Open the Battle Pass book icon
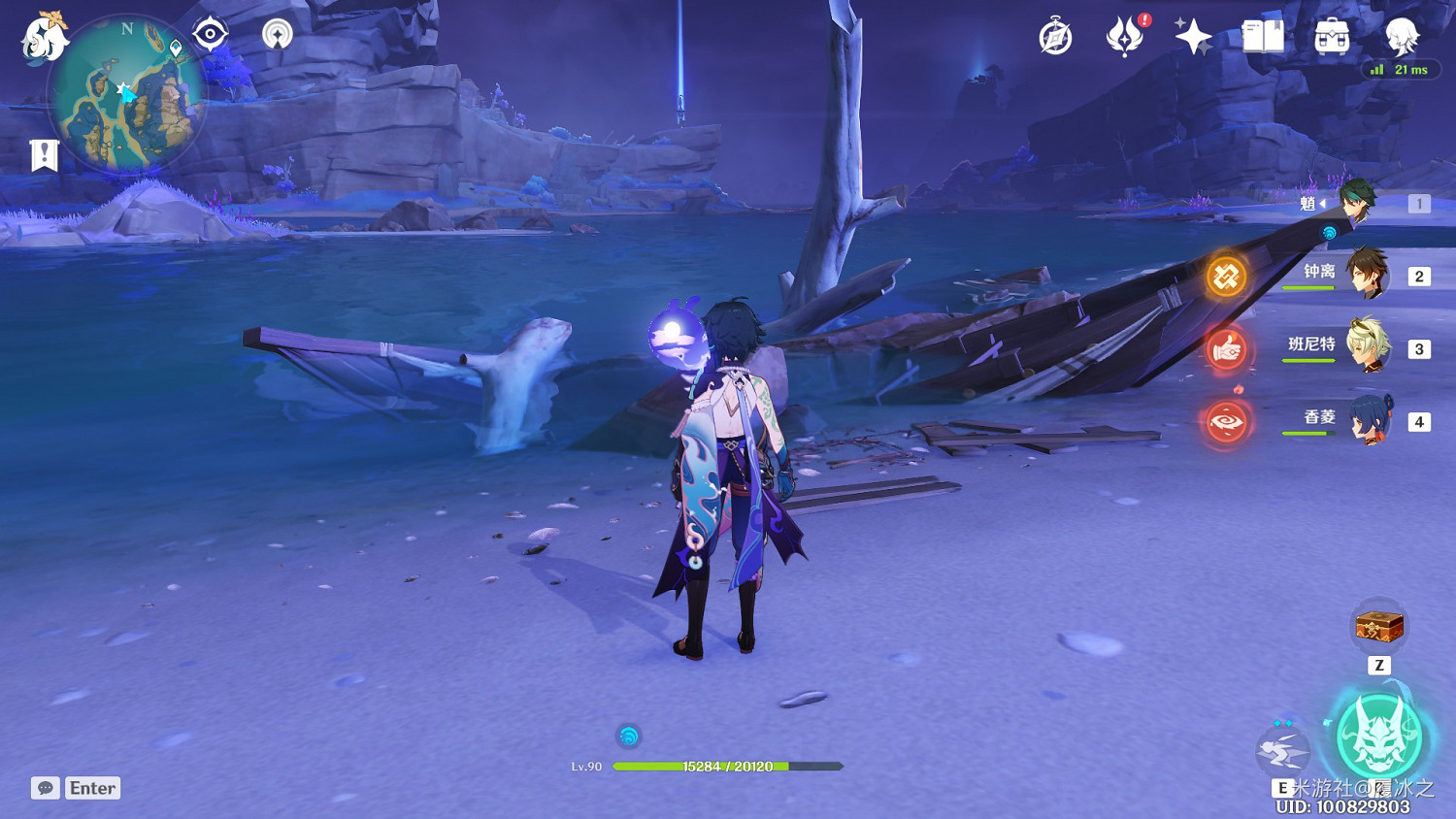This screenshot has height=819, width=1456. [x=1263, y=37]
